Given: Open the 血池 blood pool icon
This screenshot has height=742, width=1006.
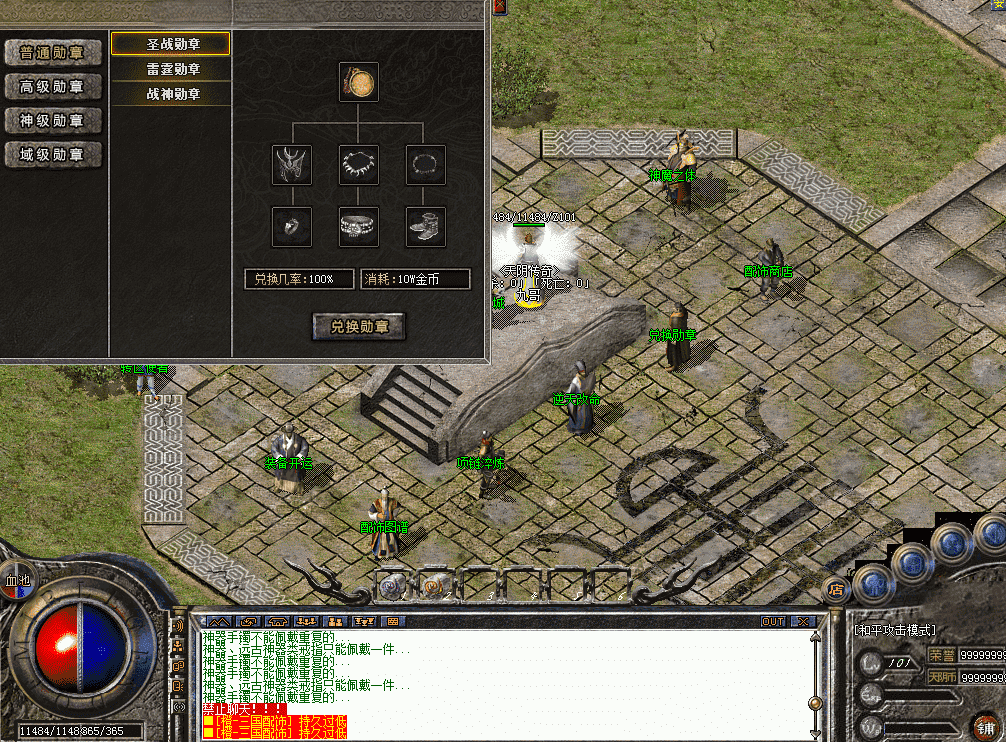Looking at the screenshot, I should tap(18, 579).
